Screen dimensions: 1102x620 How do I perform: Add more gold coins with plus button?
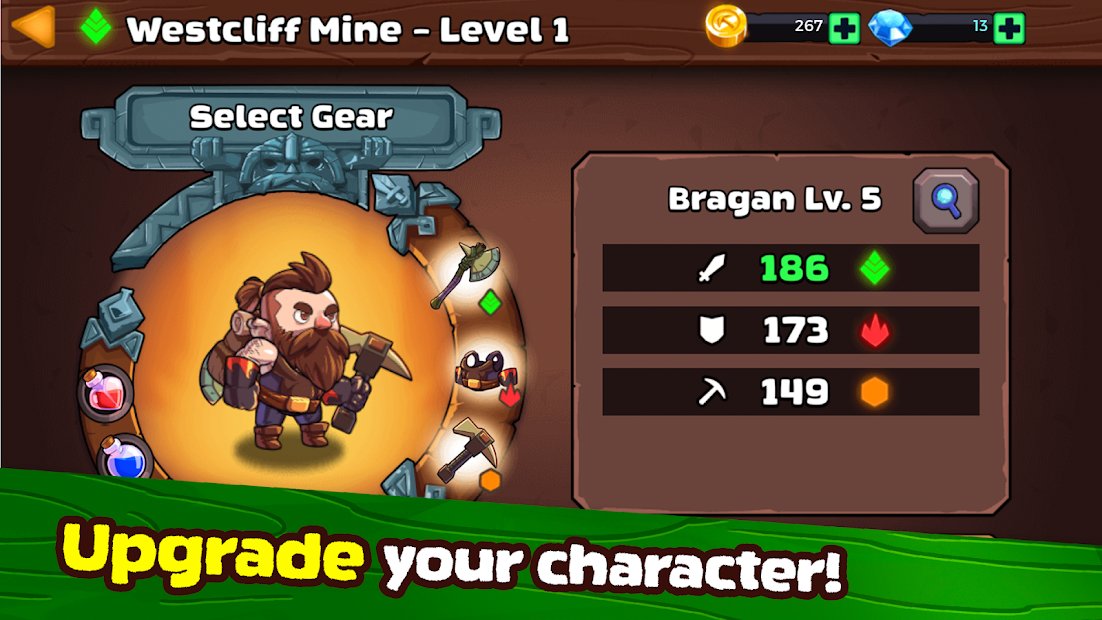coord(844,28)
